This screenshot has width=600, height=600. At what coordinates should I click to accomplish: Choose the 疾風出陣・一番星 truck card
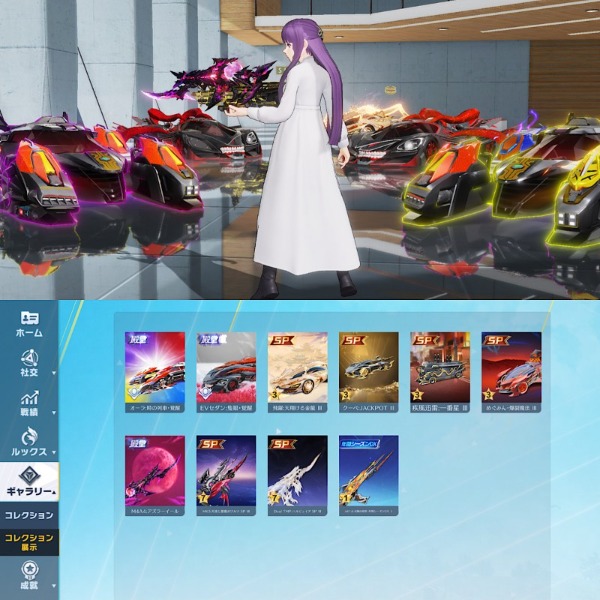pos(440,370)
